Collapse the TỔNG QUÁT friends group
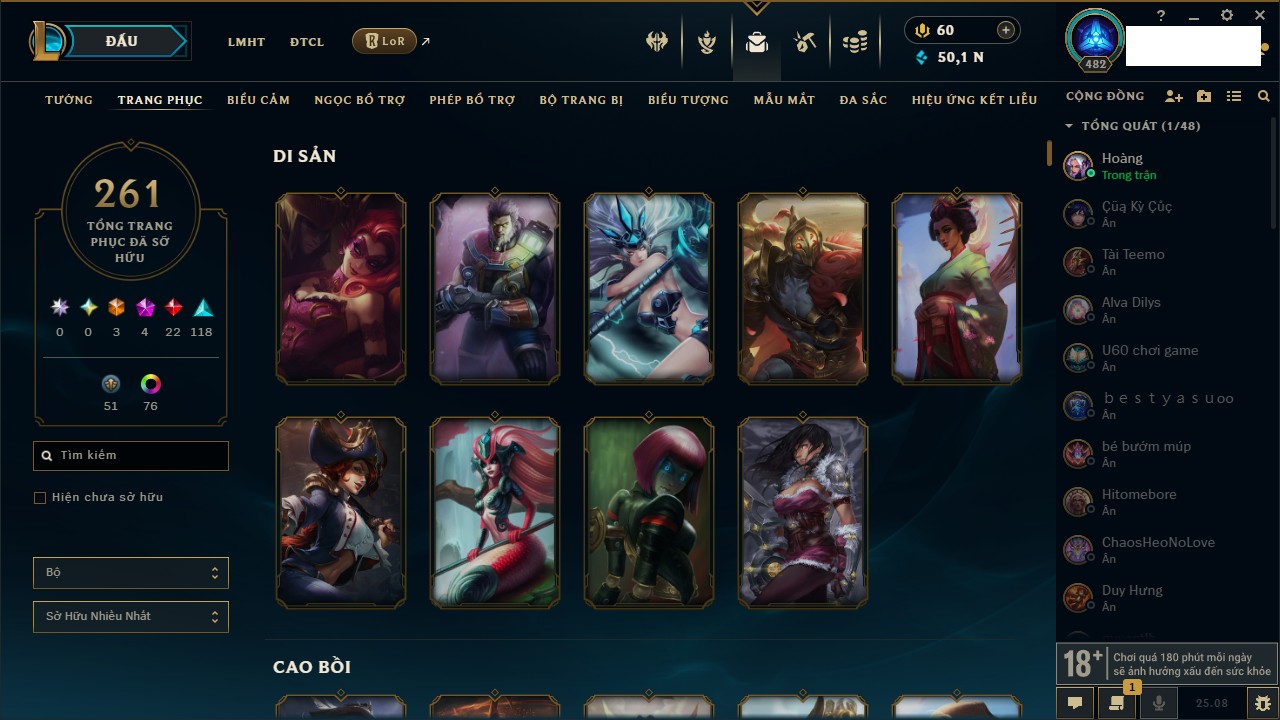This screenshot has width=1280, height=720. 1069,126
